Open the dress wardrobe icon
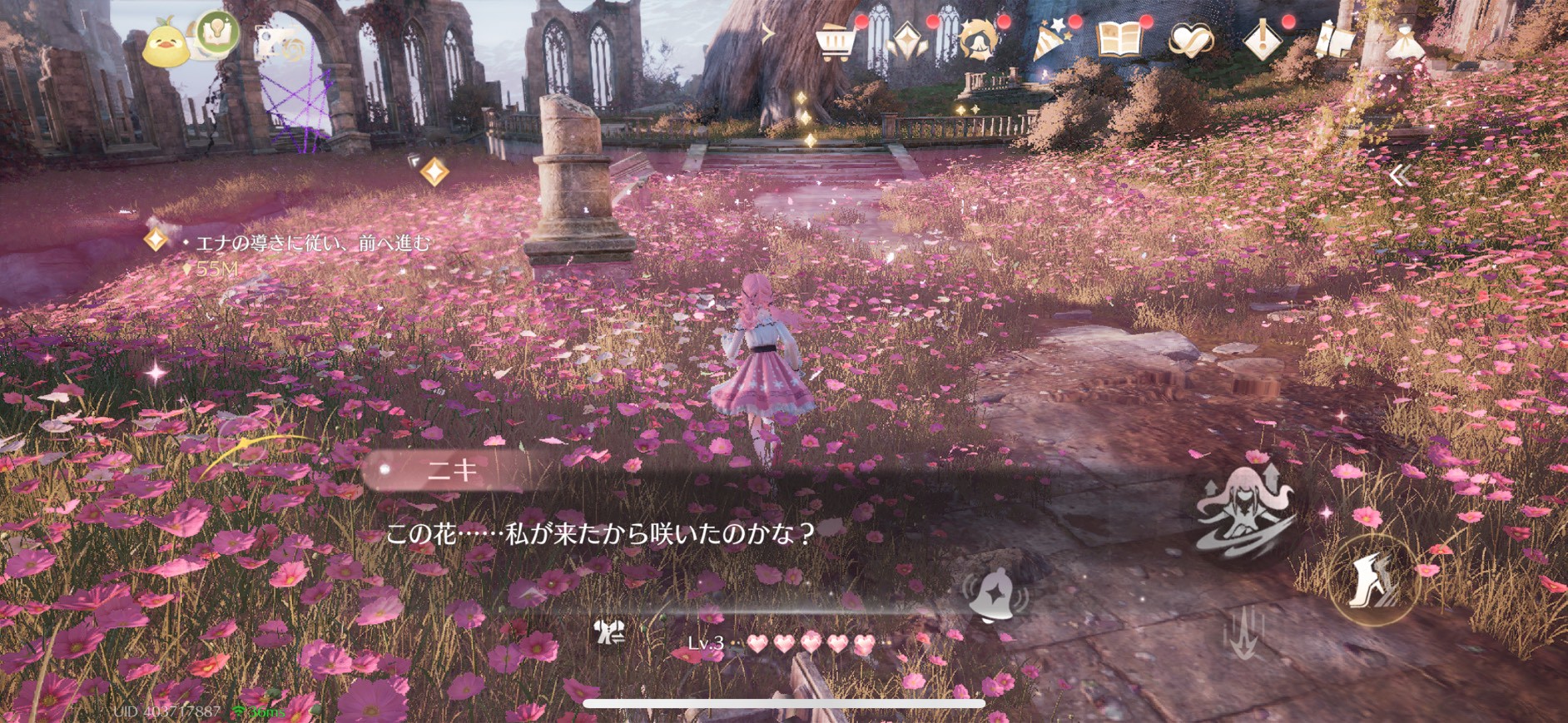Screen dimensions: 1568x723 point(1406,39)
